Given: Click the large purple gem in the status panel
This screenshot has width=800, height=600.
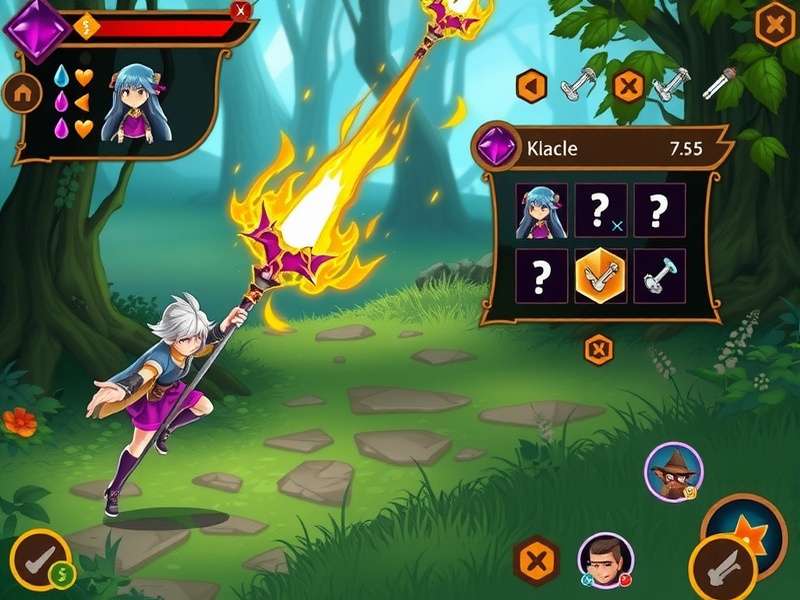Looking at the screenshot, I should coord(37,27).
